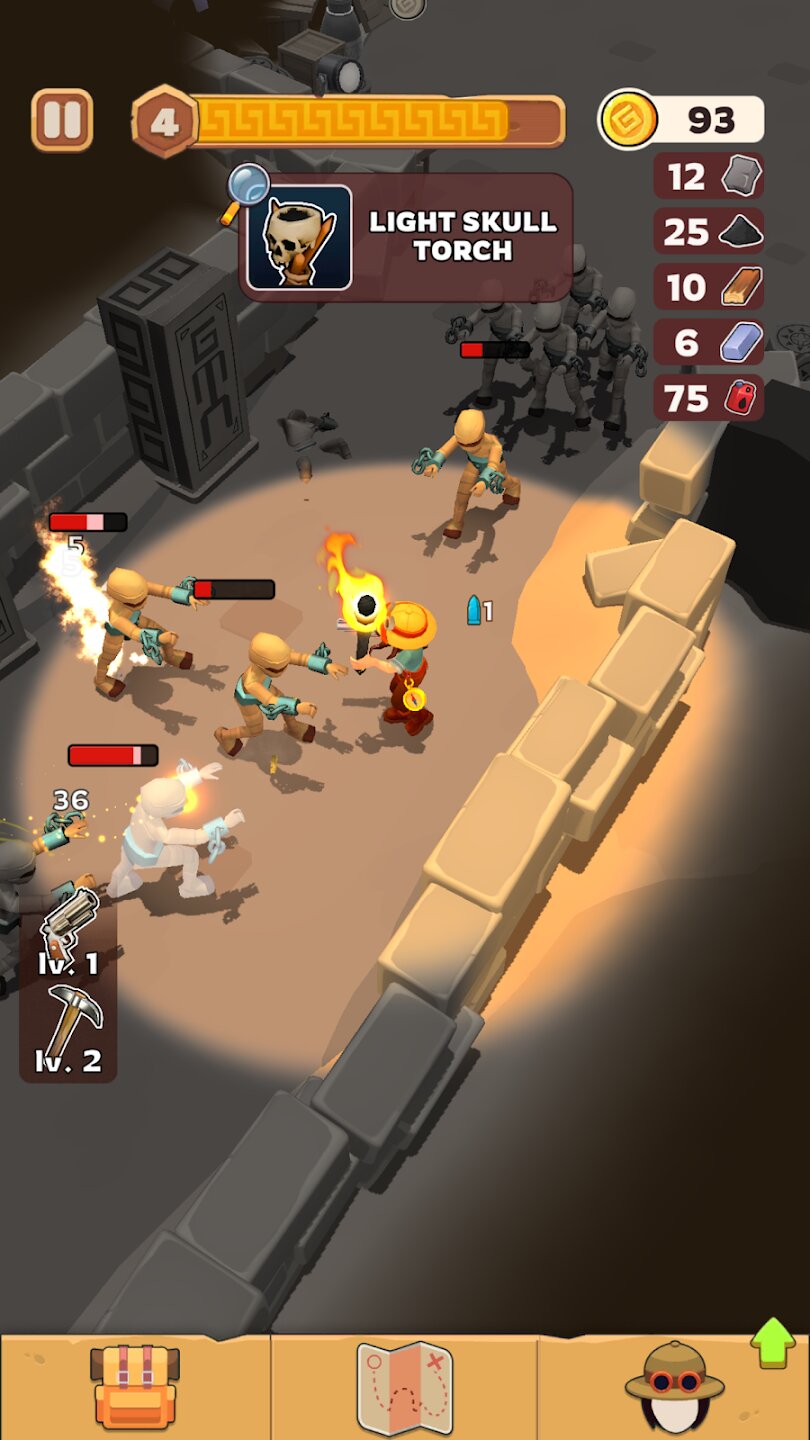
Task: Select the level 2 pickaxe tool
Action: pos(69,1028)
